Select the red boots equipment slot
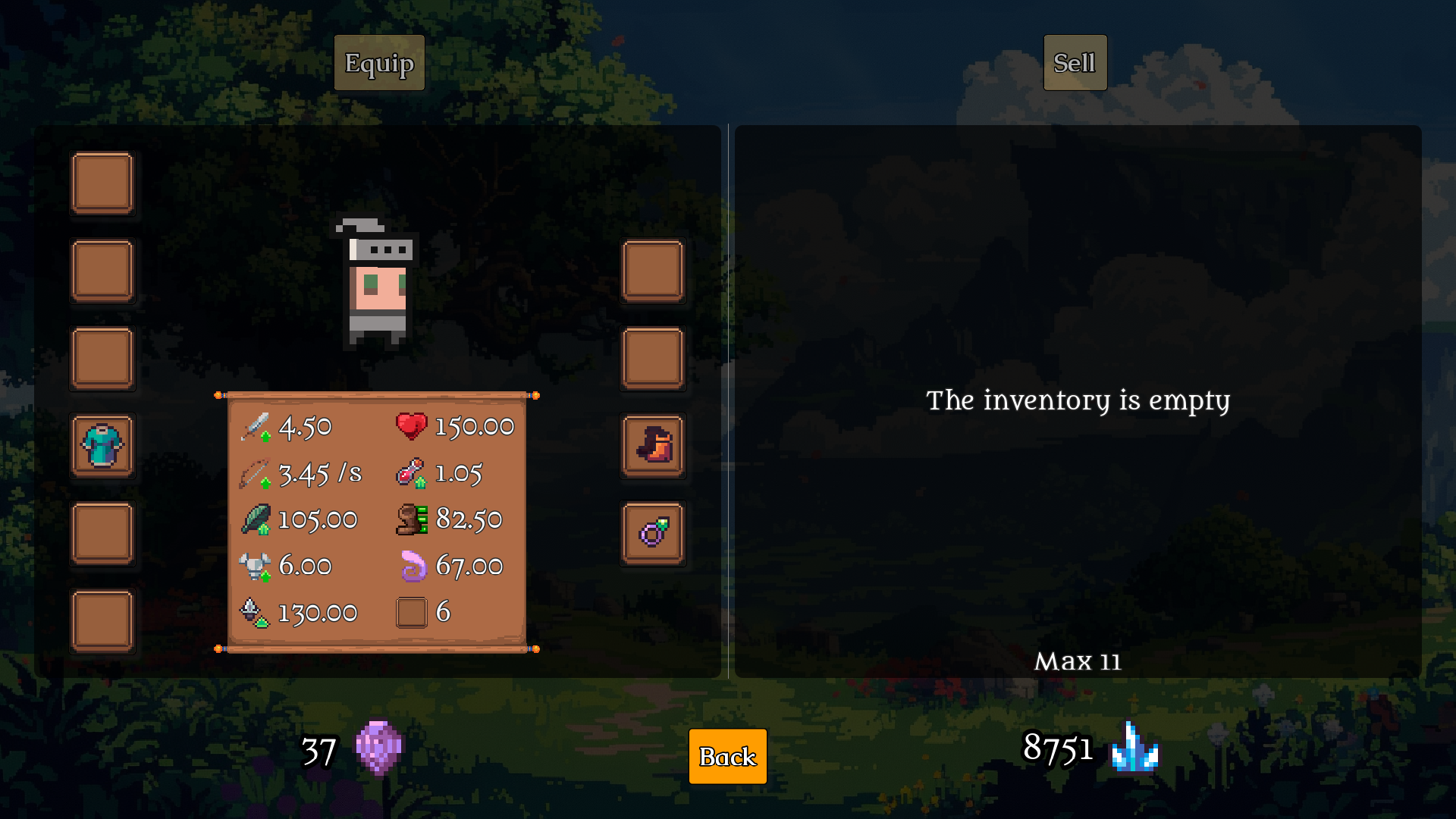The height and width of the screenshot is (819, 1456). [653, 445]
